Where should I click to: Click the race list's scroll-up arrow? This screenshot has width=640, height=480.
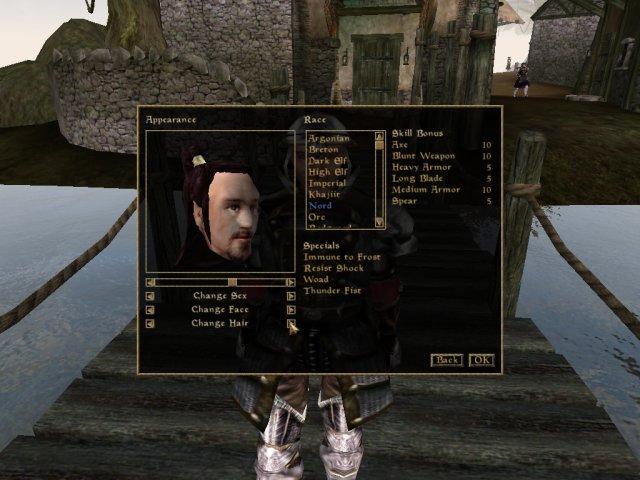point(380,136)
